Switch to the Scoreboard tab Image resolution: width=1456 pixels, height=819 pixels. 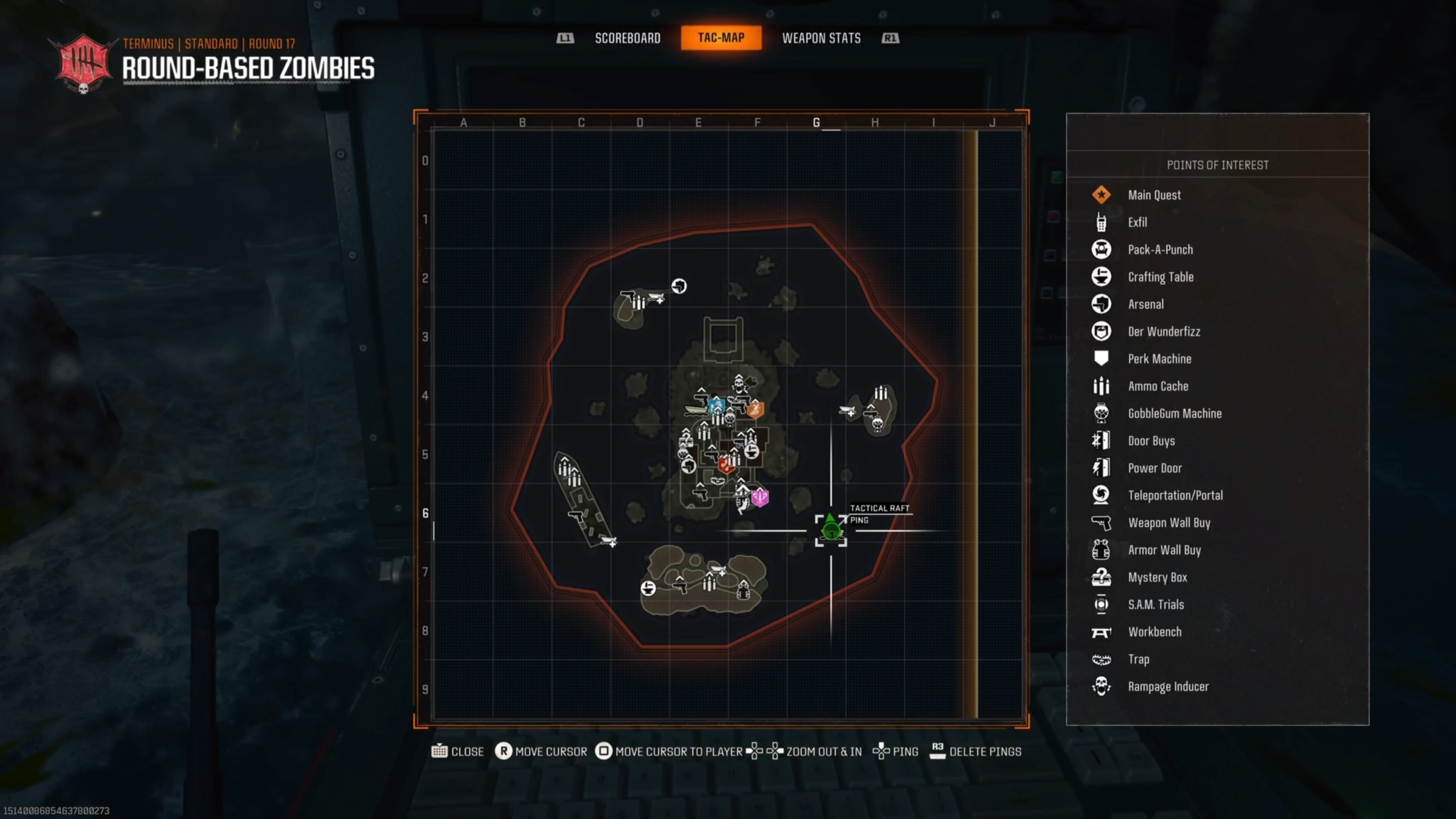[x=628, y=38]
